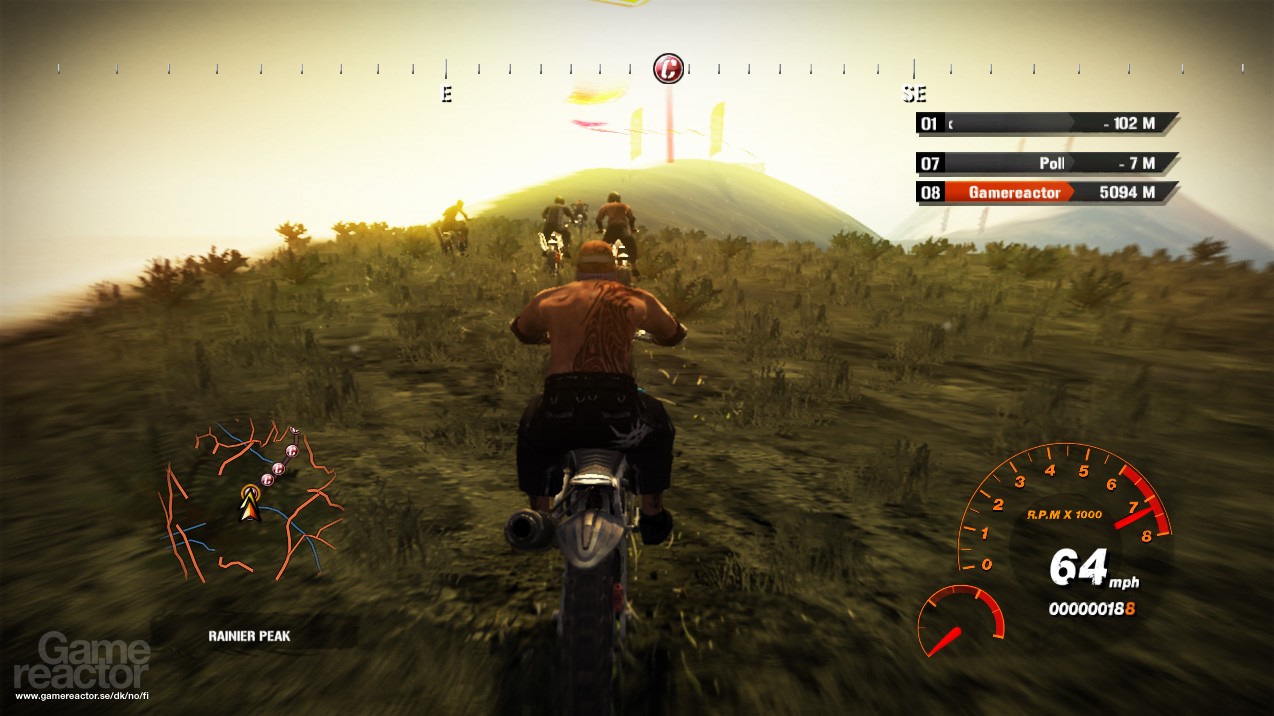Choose the Poll racer row in position 07

1046,163
